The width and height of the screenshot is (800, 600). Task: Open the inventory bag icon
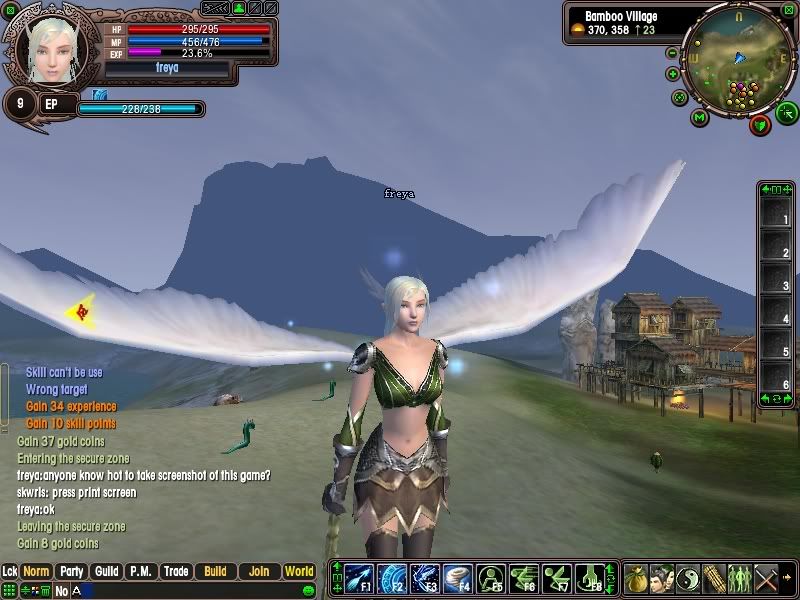click(x=636, y=578)
